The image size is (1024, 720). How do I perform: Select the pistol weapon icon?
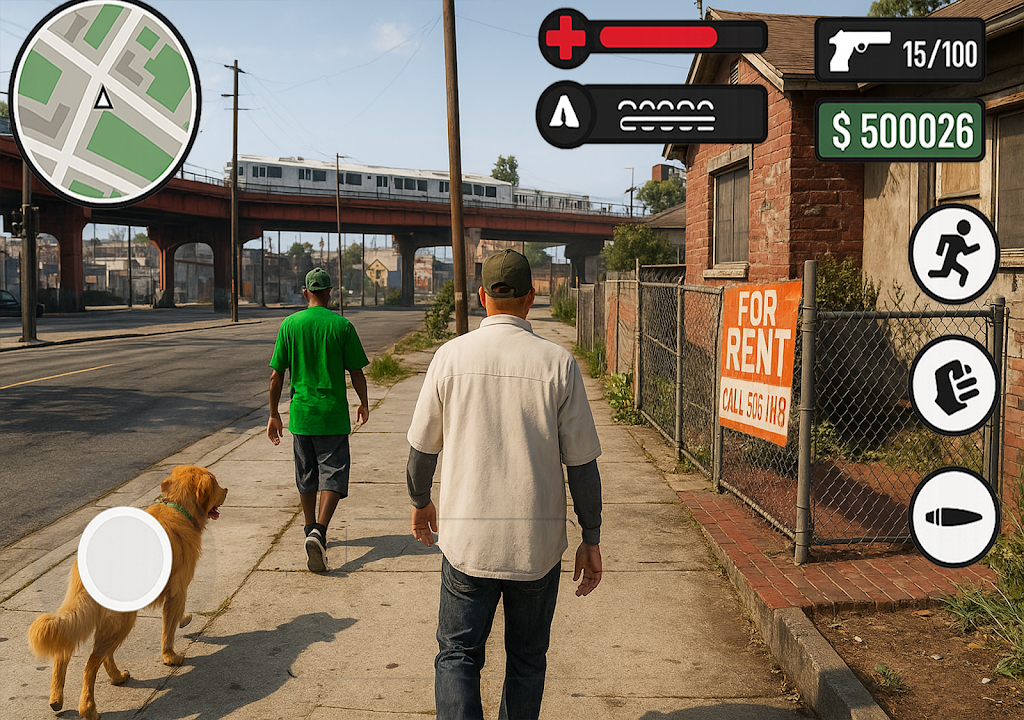pos(859,50)
